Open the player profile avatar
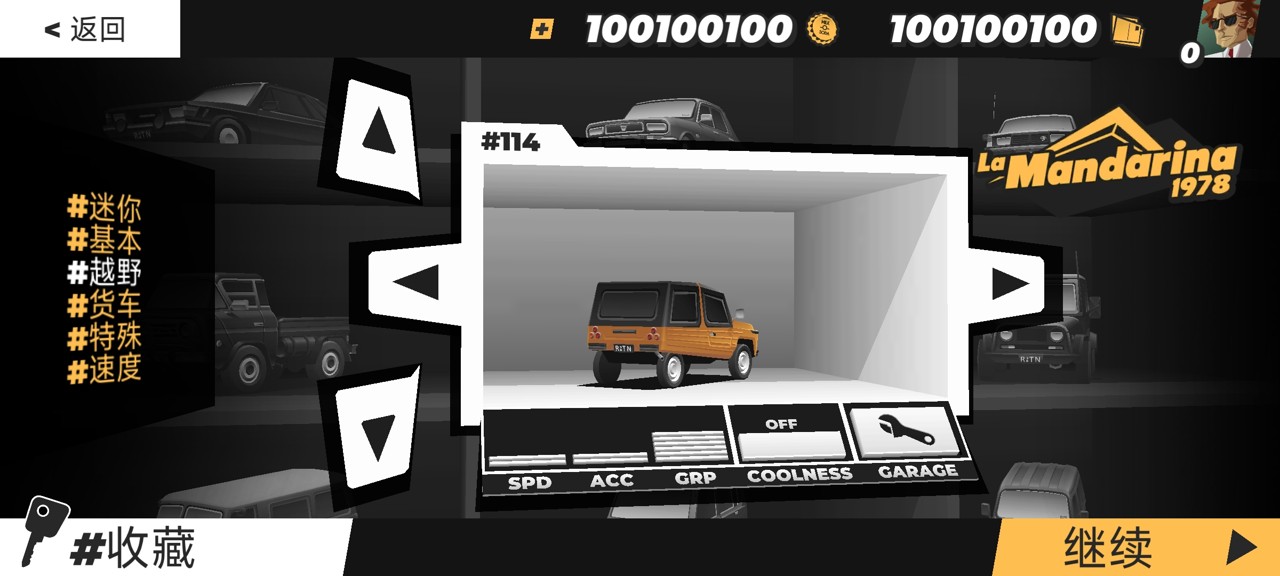The width and height of the screenshot is (1280, 576). click(x=1230, y=28)
